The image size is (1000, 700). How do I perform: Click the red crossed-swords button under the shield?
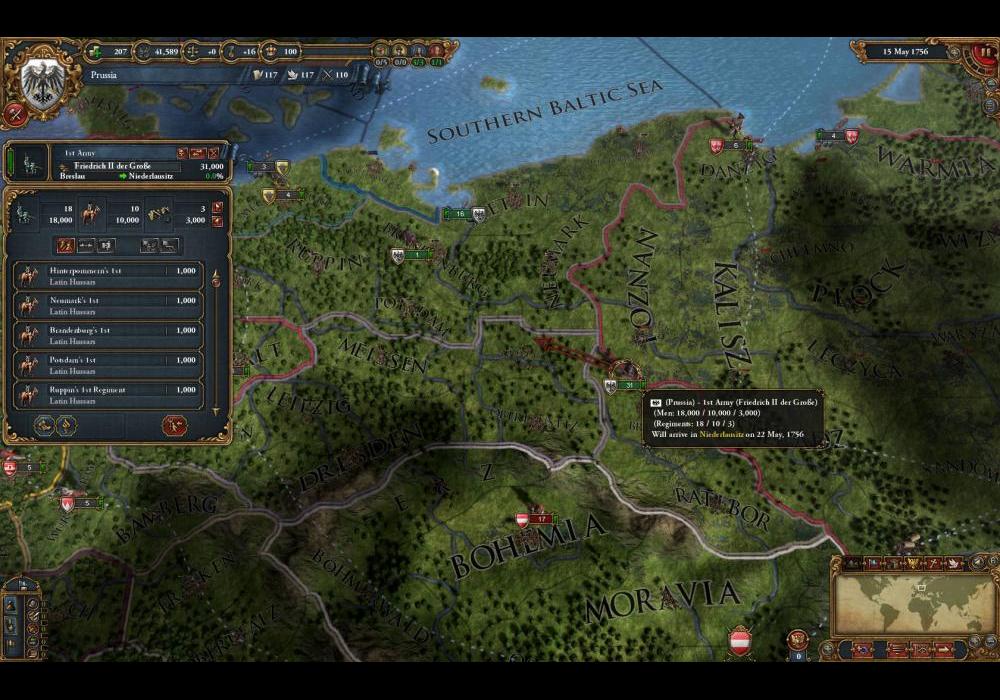pos(15,113)
